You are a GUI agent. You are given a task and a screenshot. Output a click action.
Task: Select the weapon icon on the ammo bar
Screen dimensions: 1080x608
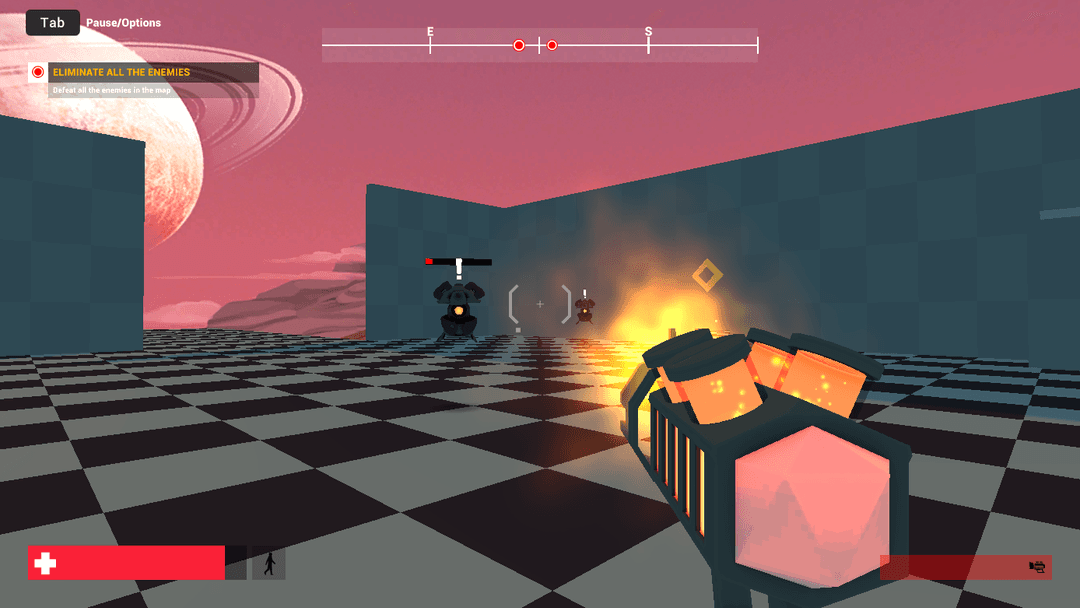[1037, 567]
